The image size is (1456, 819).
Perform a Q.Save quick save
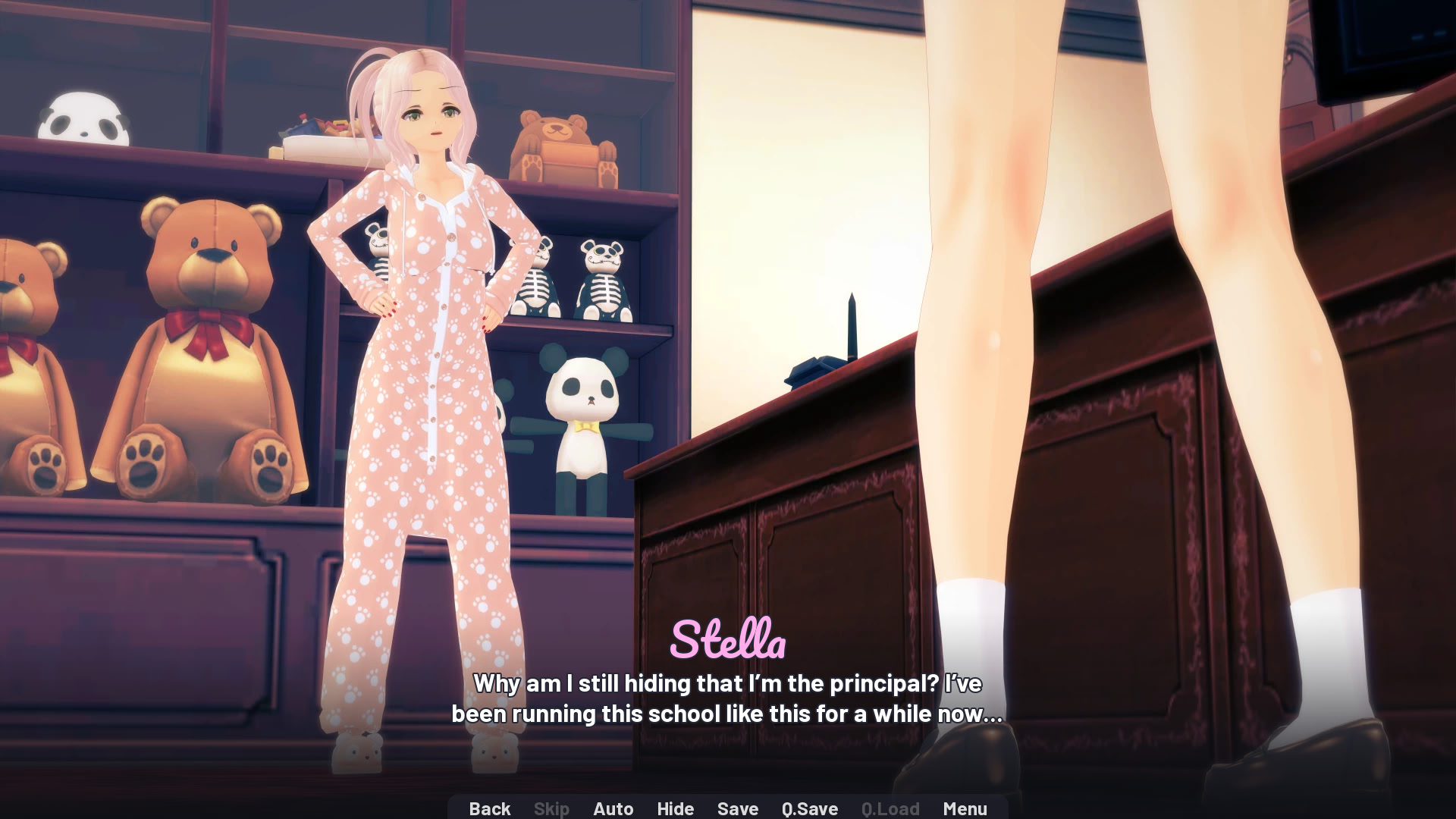pos(808,808)
